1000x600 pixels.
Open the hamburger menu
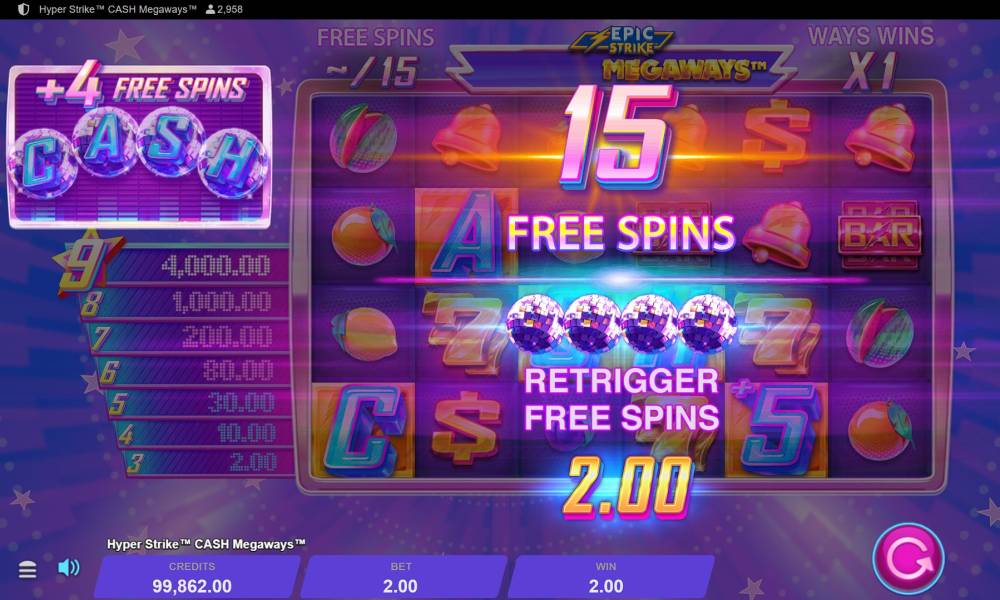tap(28, 569)
